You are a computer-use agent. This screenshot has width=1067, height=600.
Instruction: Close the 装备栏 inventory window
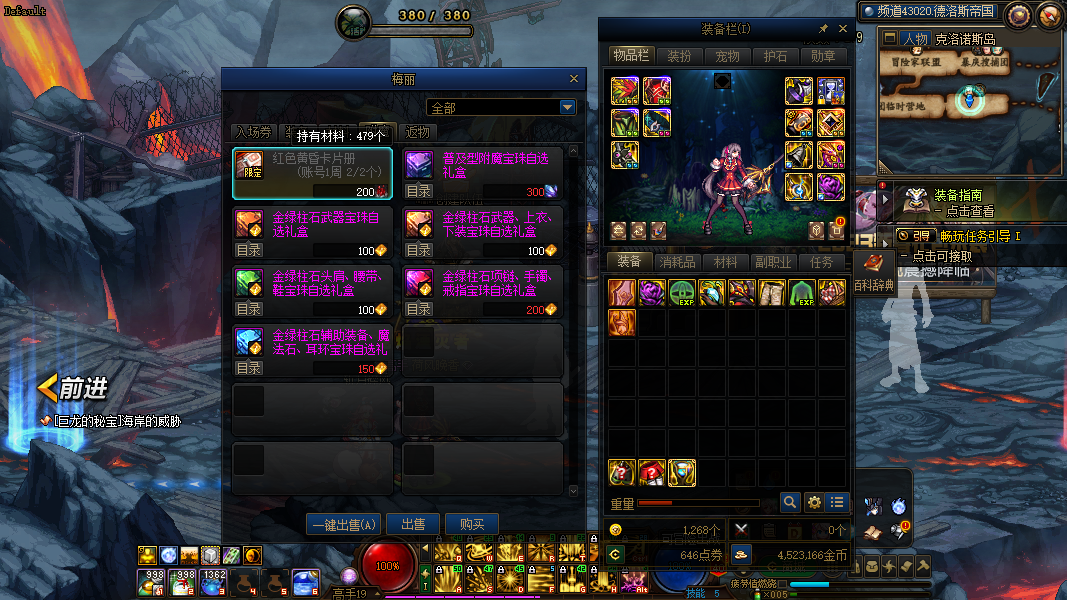(842, 29)
